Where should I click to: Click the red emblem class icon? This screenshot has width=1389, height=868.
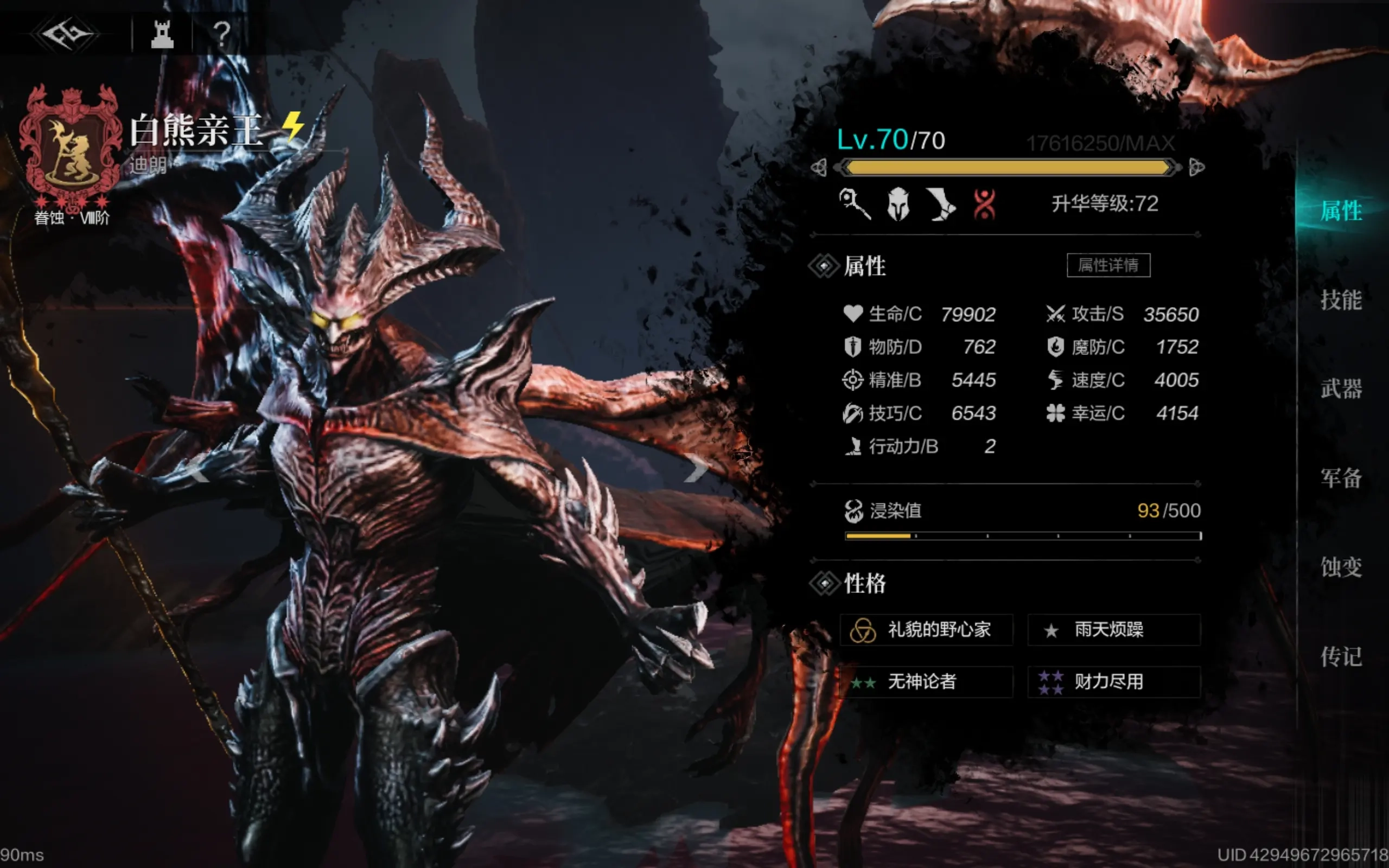coord(984,205)
